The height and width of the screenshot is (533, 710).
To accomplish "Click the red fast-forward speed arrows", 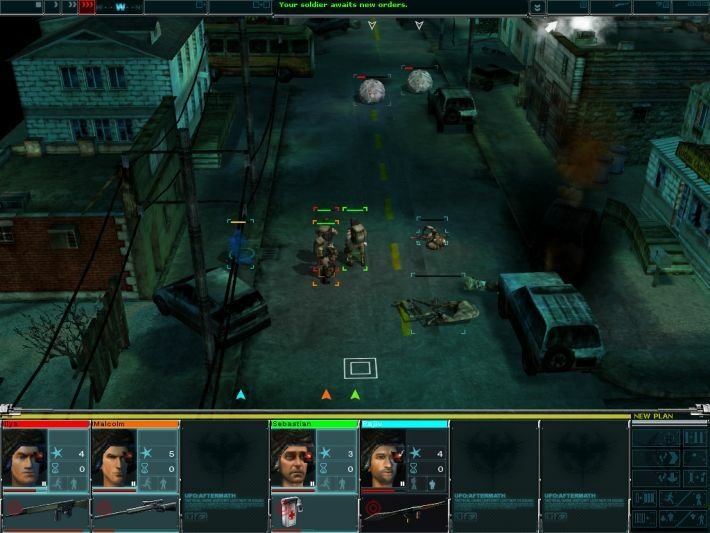I will point(86,6).
